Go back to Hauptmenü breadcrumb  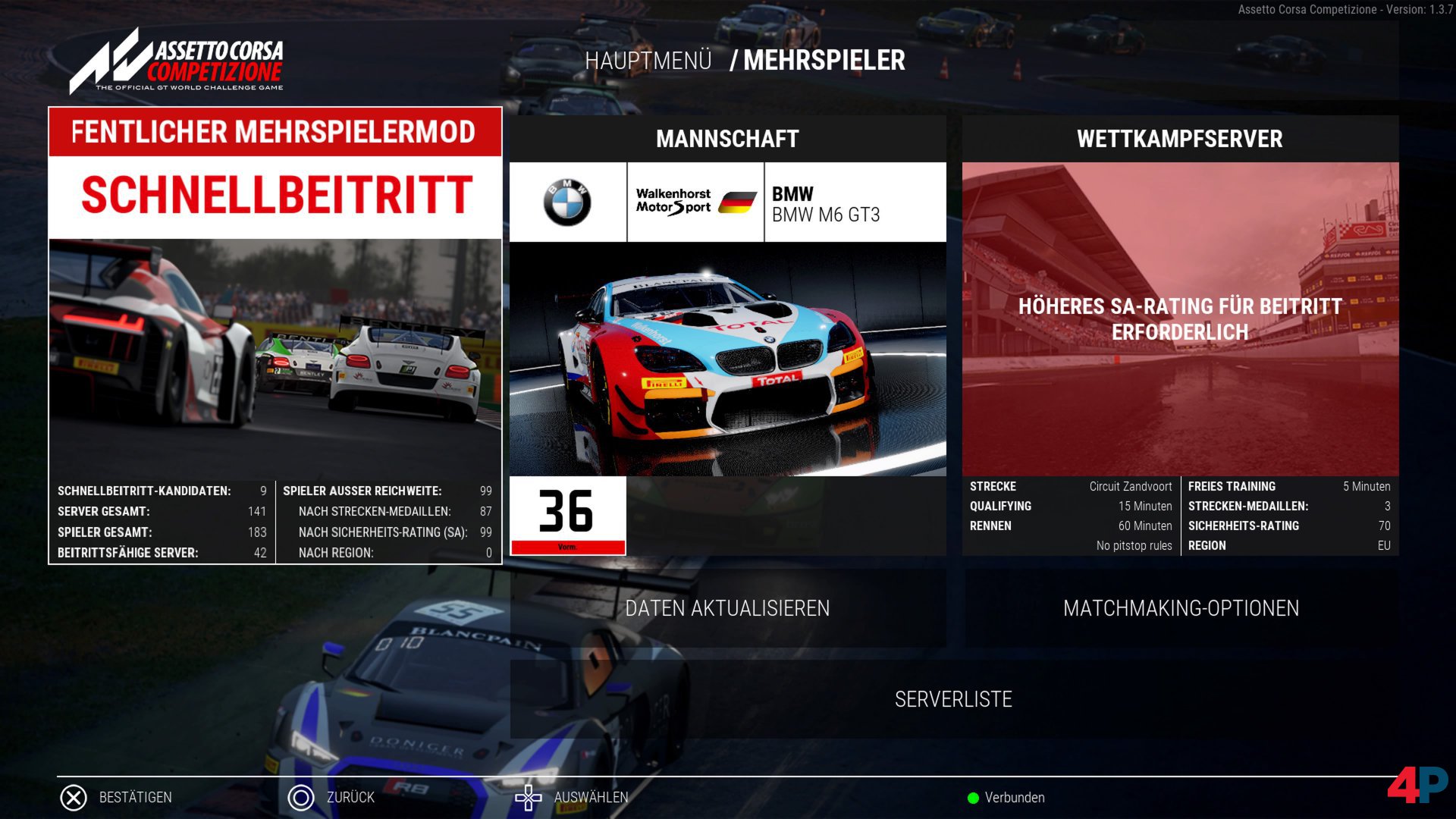coord(648,61)
